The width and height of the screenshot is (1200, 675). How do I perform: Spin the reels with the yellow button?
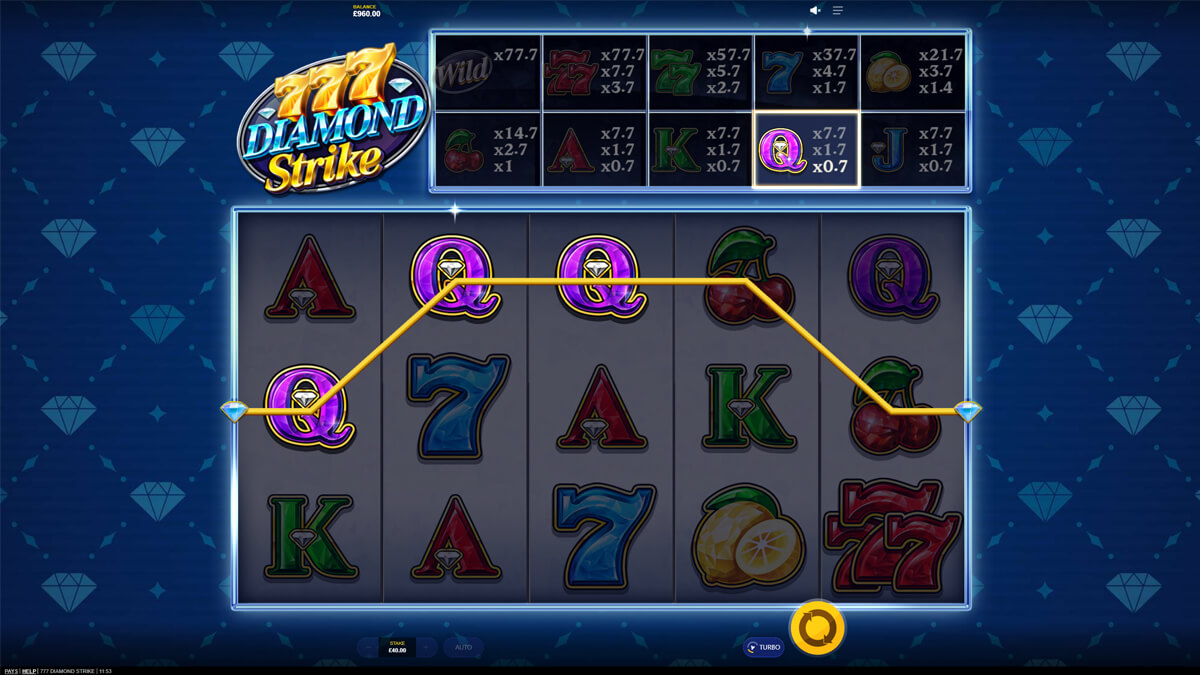(x=817, y=628)
